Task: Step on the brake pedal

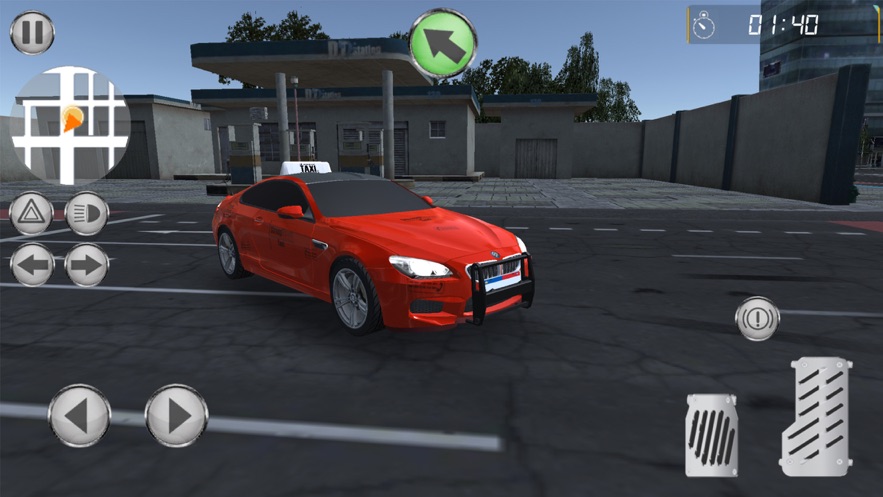Action: pos(712,434)
